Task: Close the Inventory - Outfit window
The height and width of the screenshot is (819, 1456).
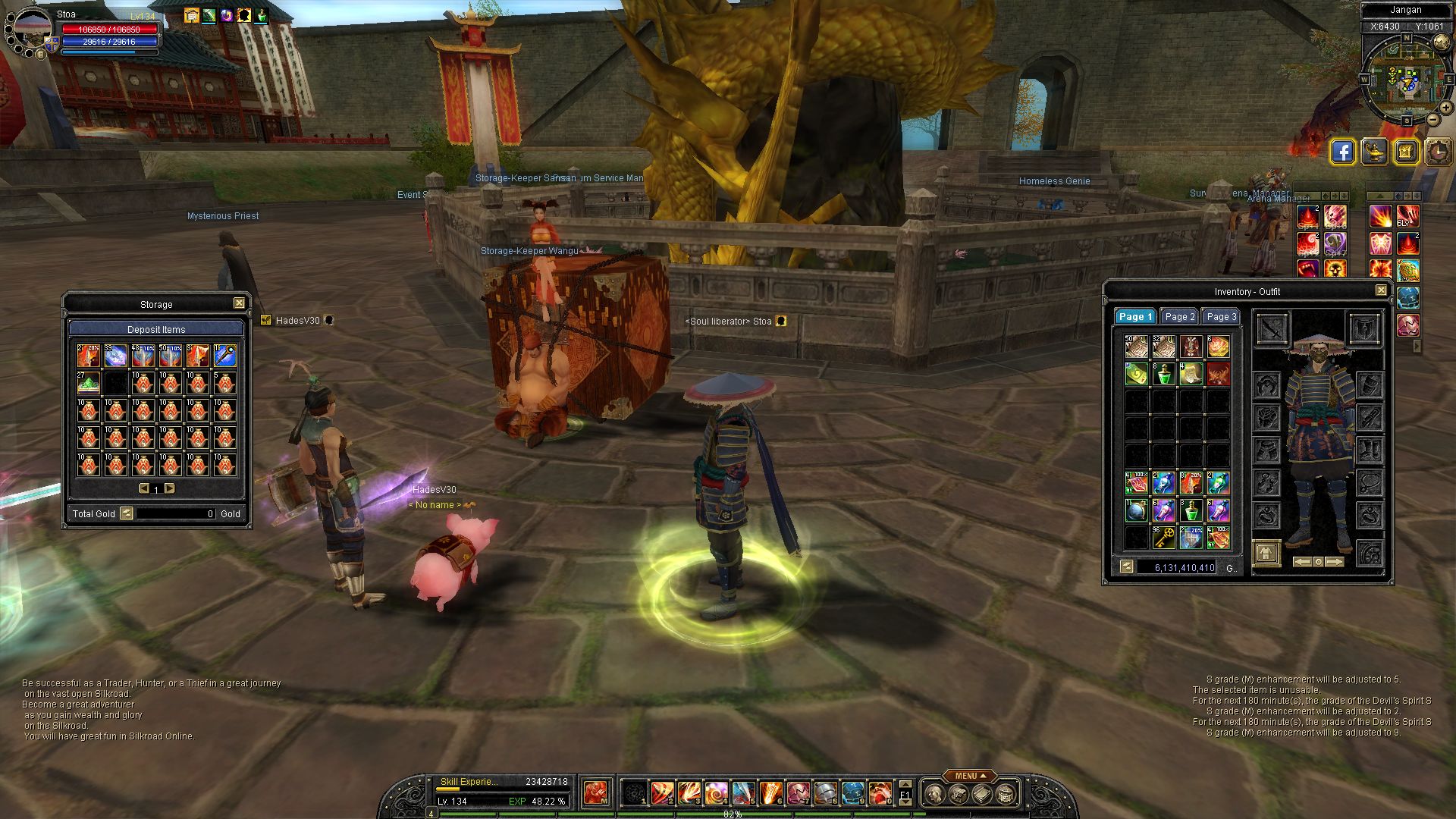Action: [x=1381, y=290]
